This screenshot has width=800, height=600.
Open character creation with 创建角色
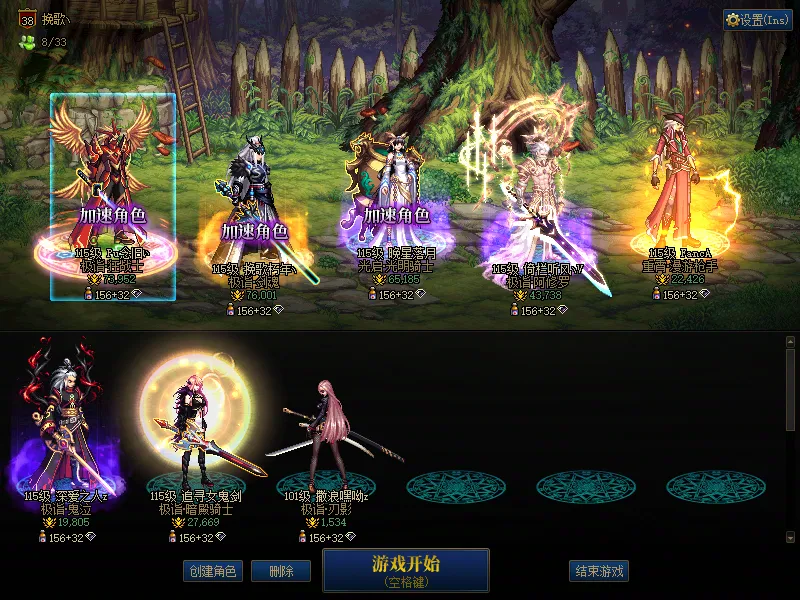click(212, 571)
